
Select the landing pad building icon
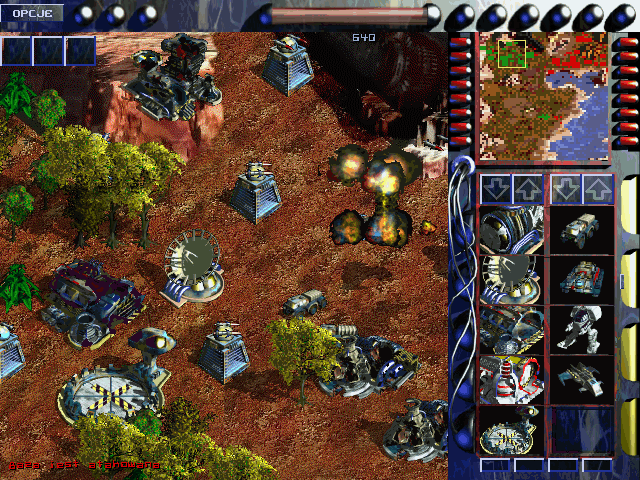(x=511, y=430)
